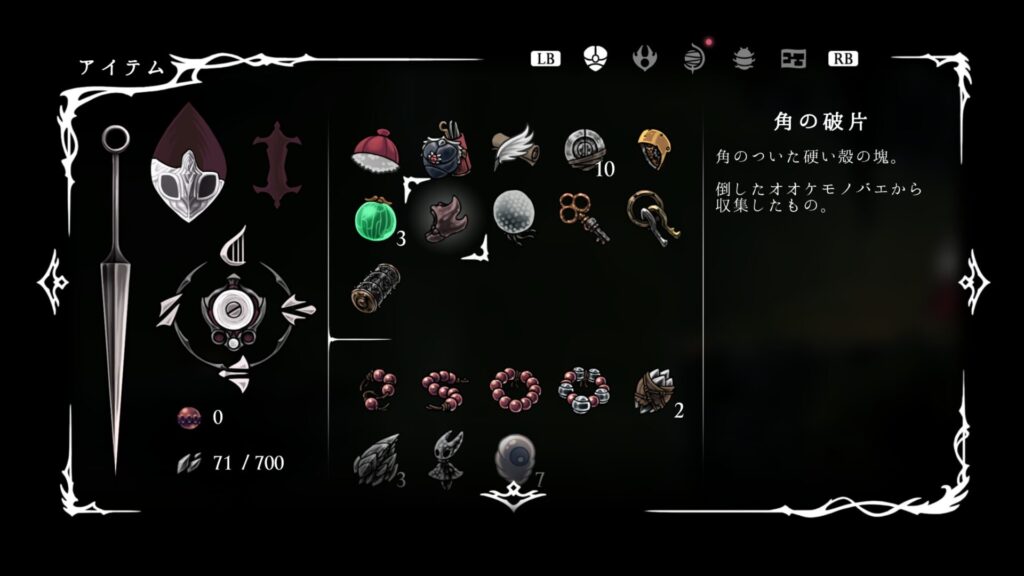Viewport: 1024px width, 576px height.
Task: Switch to the bug journal tab
Action: click(744, 58)
